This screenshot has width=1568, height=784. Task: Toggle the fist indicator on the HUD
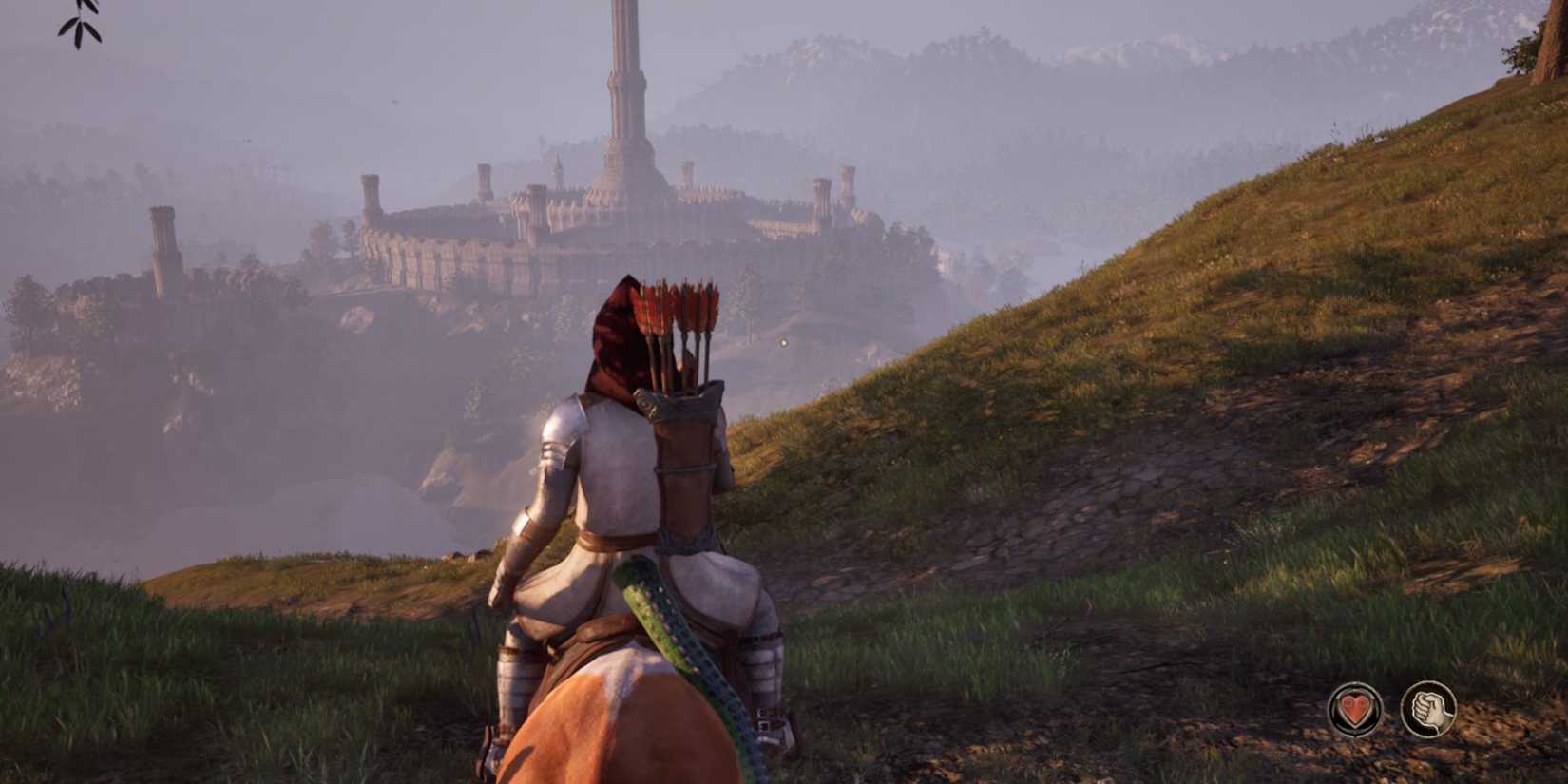(x=1429, y=708)
